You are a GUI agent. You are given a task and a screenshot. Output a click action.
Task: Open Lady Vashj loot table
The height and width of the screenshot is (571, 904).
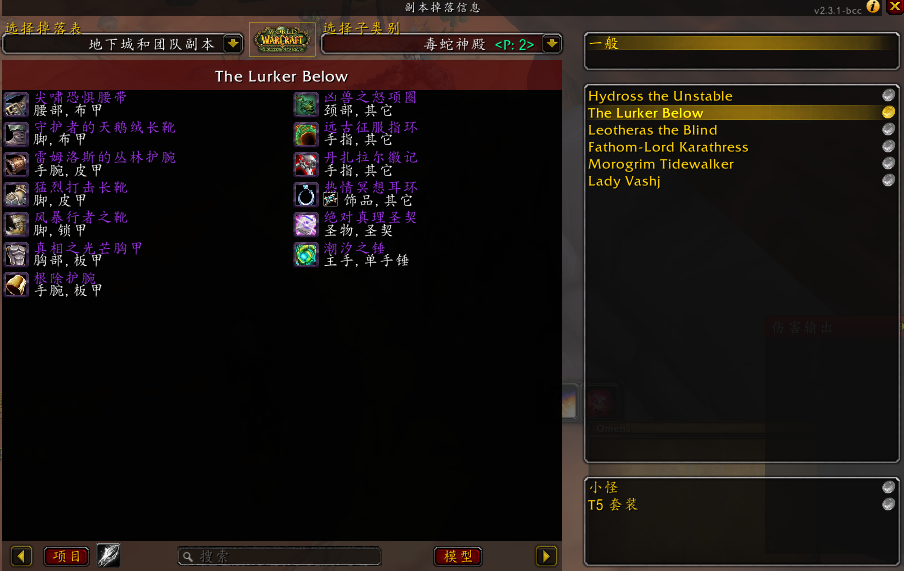(624, 181)
